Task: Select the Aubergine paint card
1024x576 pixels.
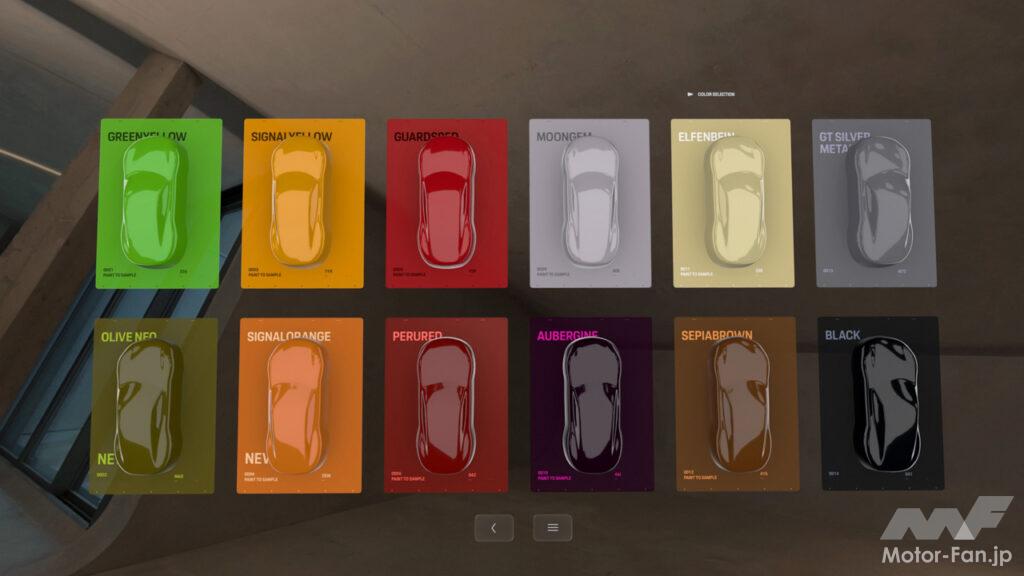Action: point(592,406)
